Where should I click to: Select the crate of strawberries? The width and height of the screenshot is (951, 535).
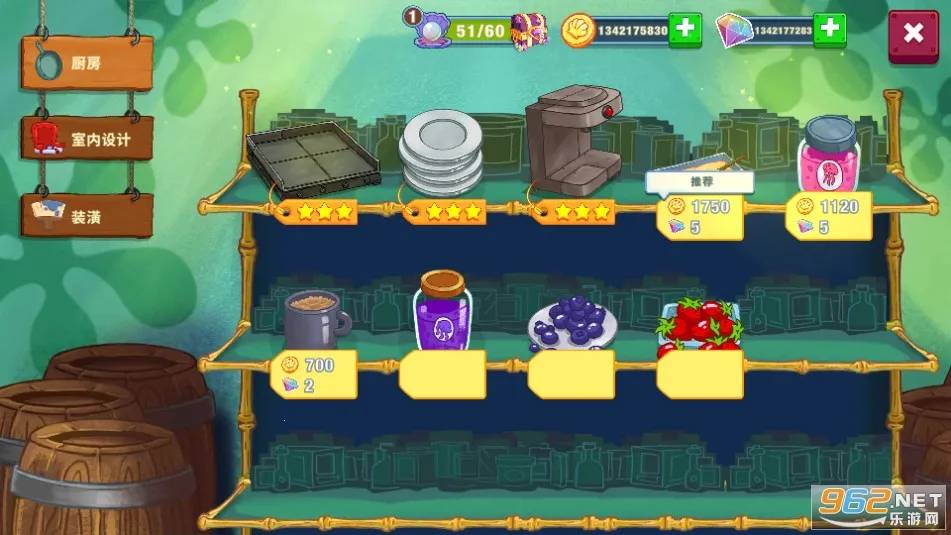click(699, 327)
